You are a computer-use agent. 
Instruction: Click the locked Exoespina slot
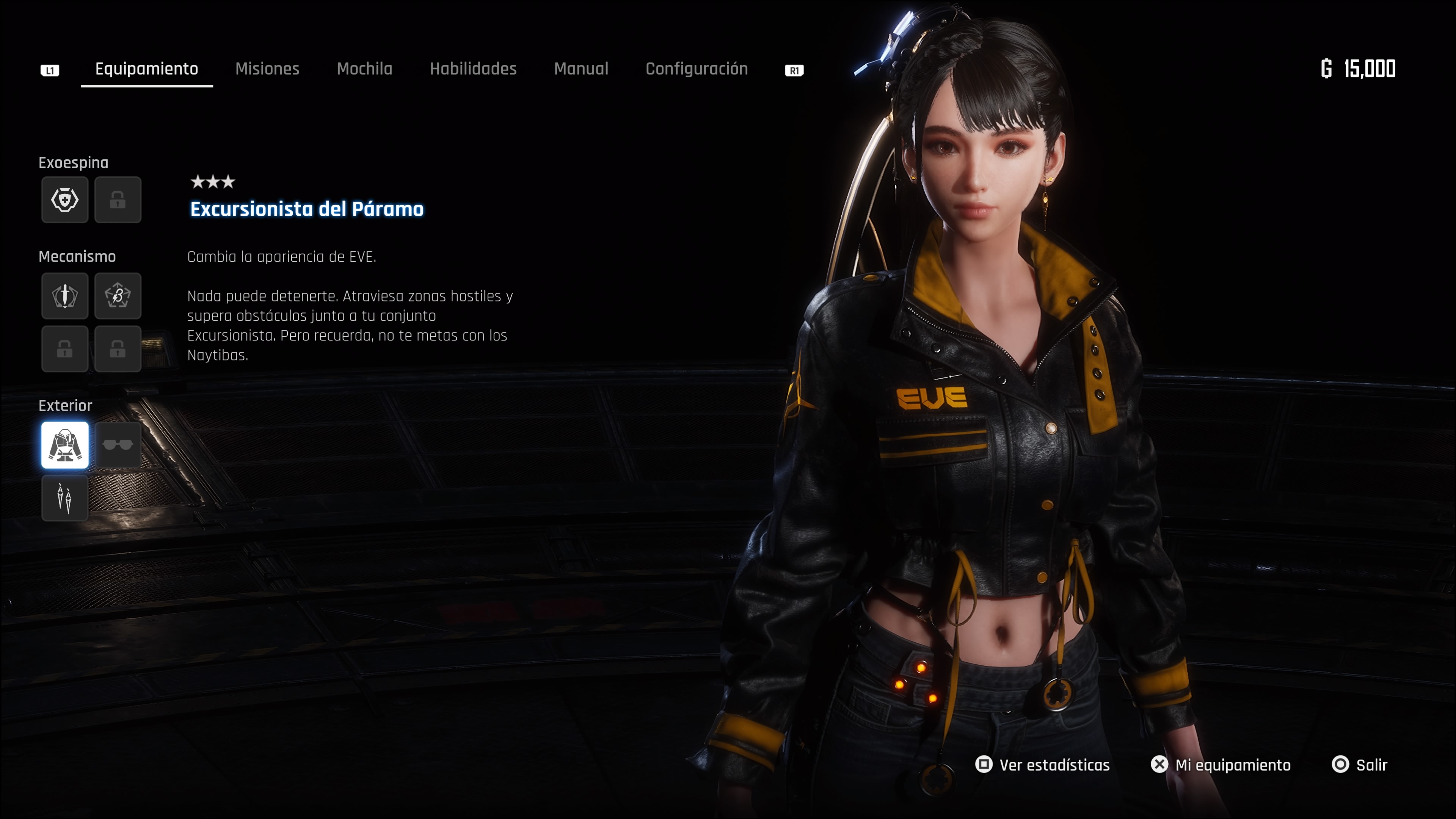(x=118, y=199)
